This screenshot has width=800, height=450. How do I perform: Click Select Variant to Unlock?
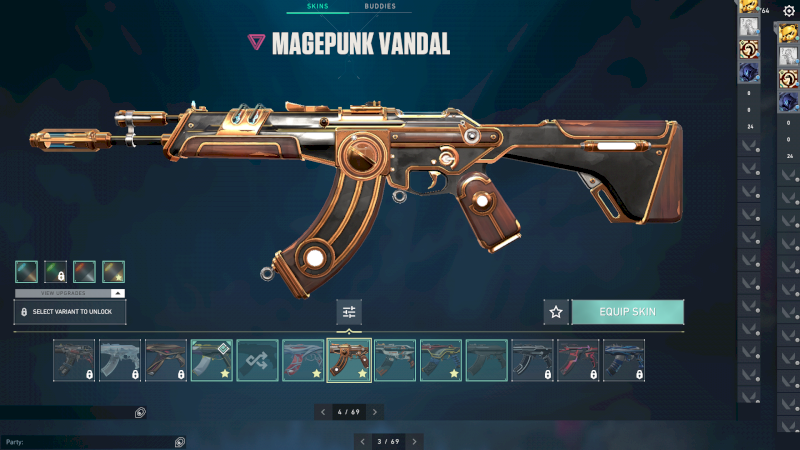click(70, 312)
